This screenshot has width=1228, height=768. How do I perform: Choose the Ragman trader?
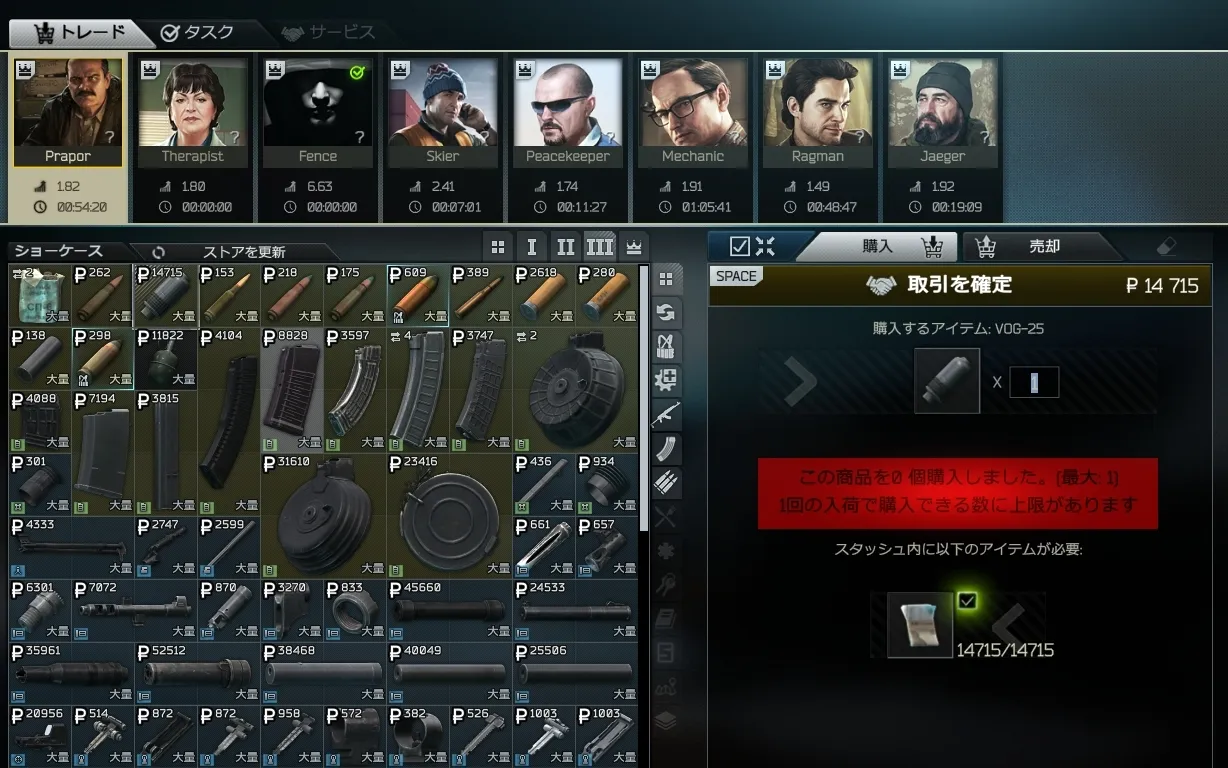pyautogui.click(x=817, y=111)
